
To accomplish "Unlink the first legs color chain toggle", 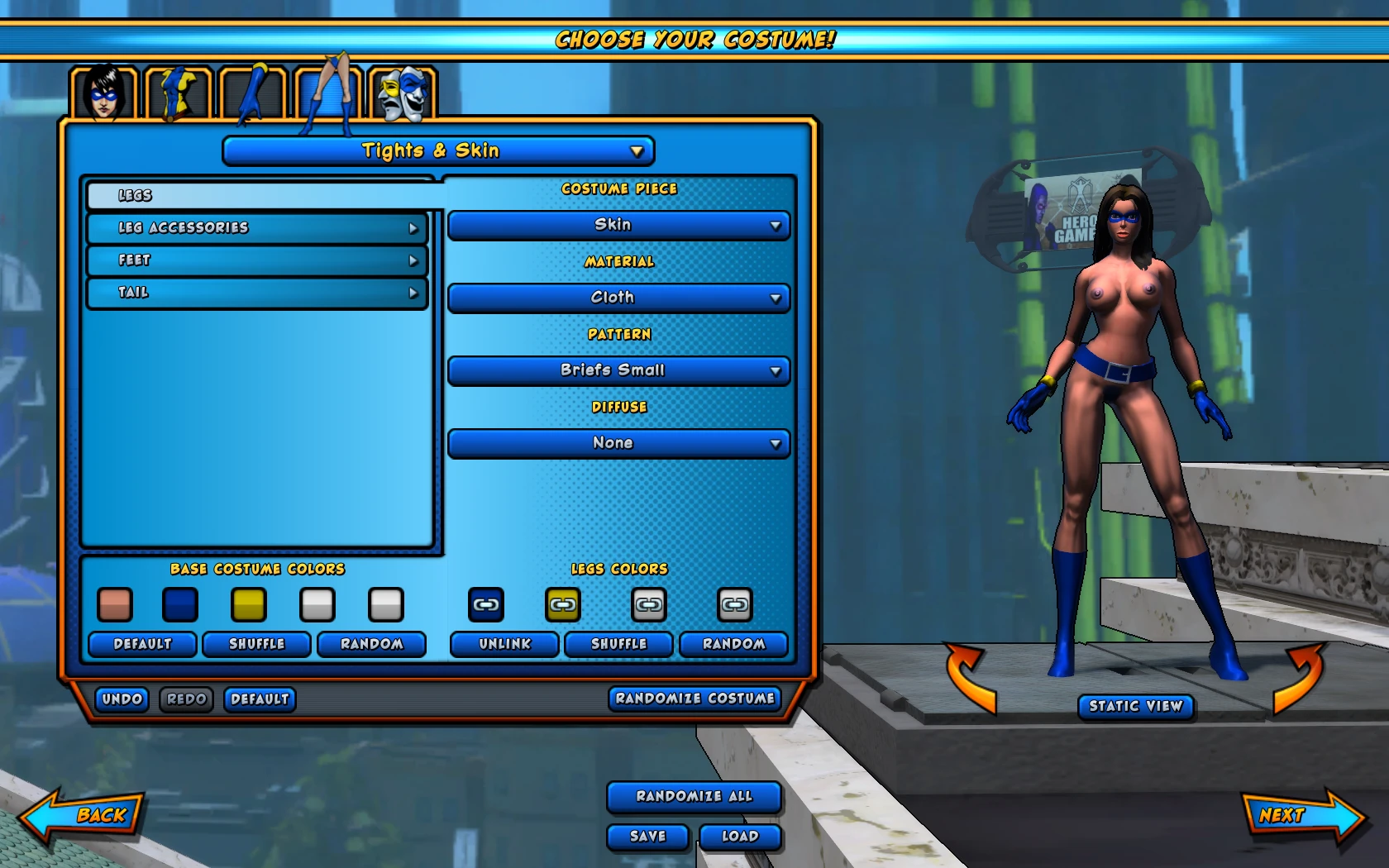I will click(x=485, y=604).
